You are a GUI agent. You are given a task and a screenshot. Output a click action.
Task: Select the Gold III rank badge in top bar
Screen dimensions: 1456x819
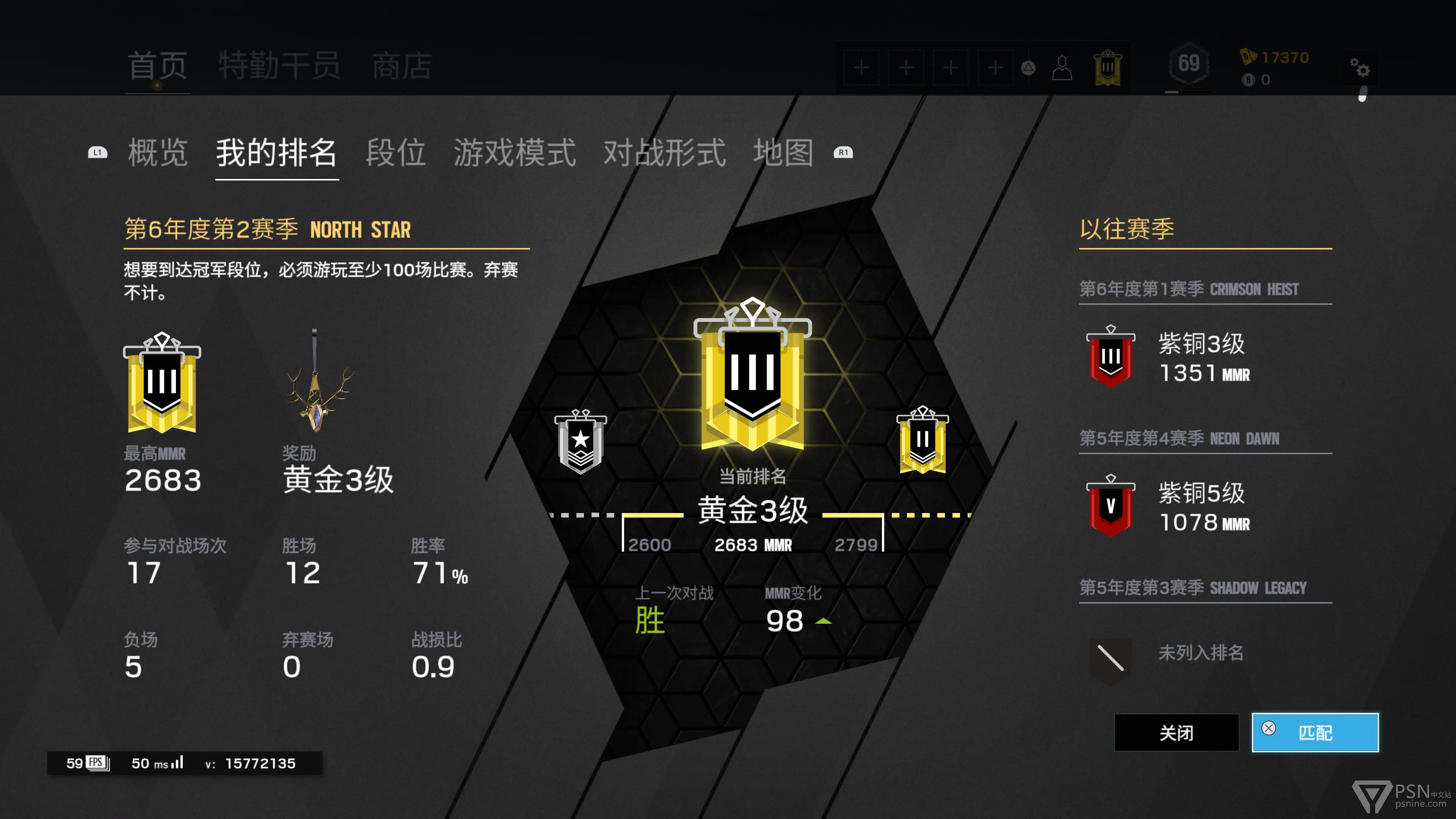(x=1107, y=68)
